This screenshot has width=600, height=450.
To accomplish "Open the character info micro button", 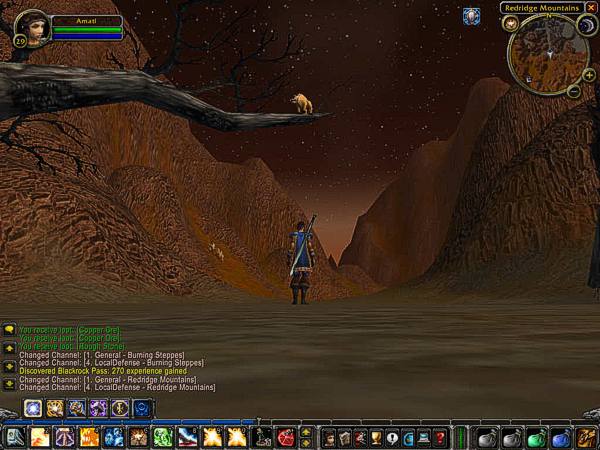I will pos(329,438).
